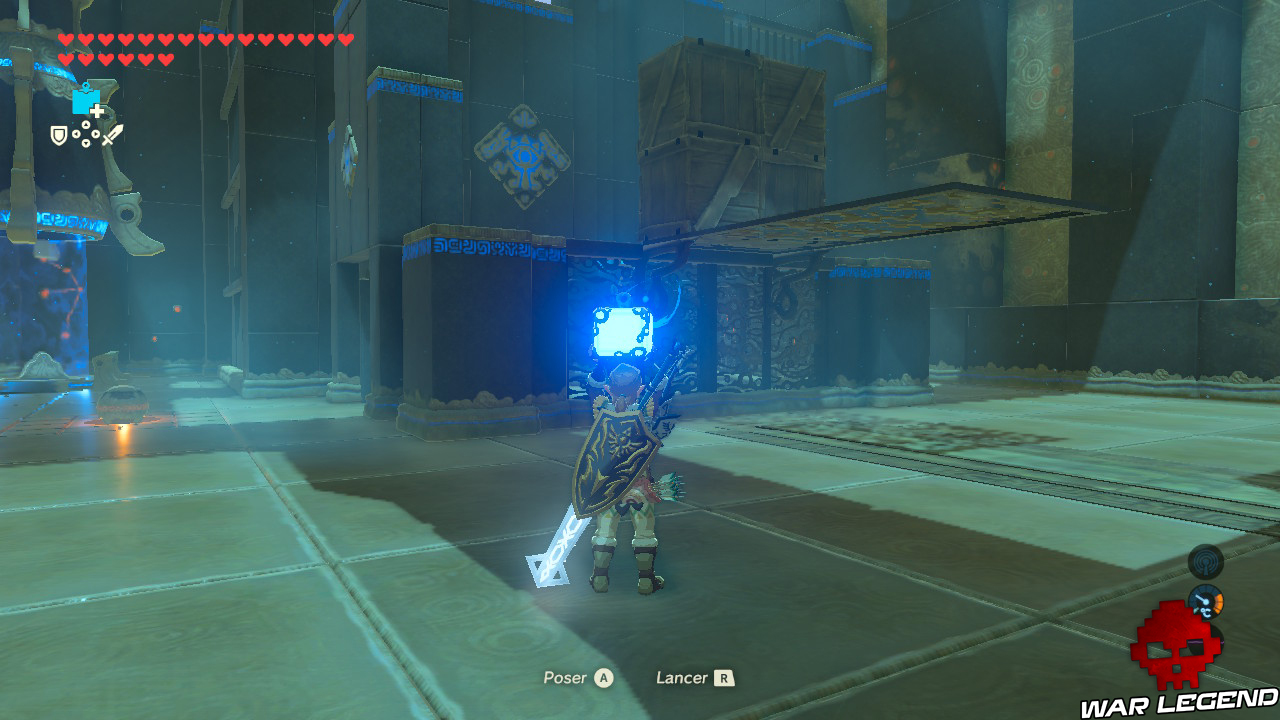Image resolution: width=1280 pixels, height=720 pixels.
Task: Click the R key glyph next to Lancer
Action: pos(724,677)
